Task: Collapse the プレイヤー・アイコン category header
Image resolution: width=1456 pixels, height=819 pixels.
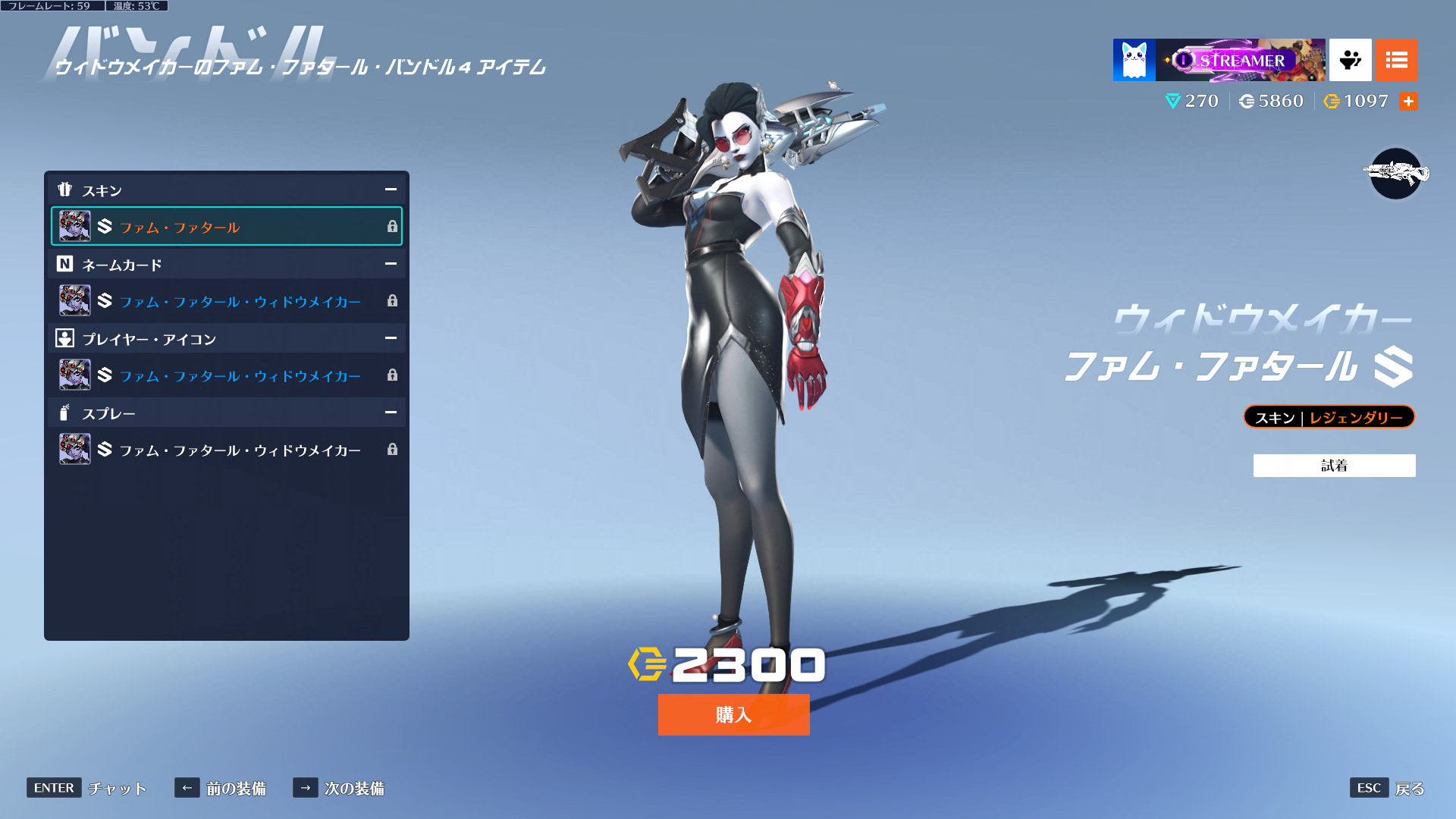Action: pos(391,338)
